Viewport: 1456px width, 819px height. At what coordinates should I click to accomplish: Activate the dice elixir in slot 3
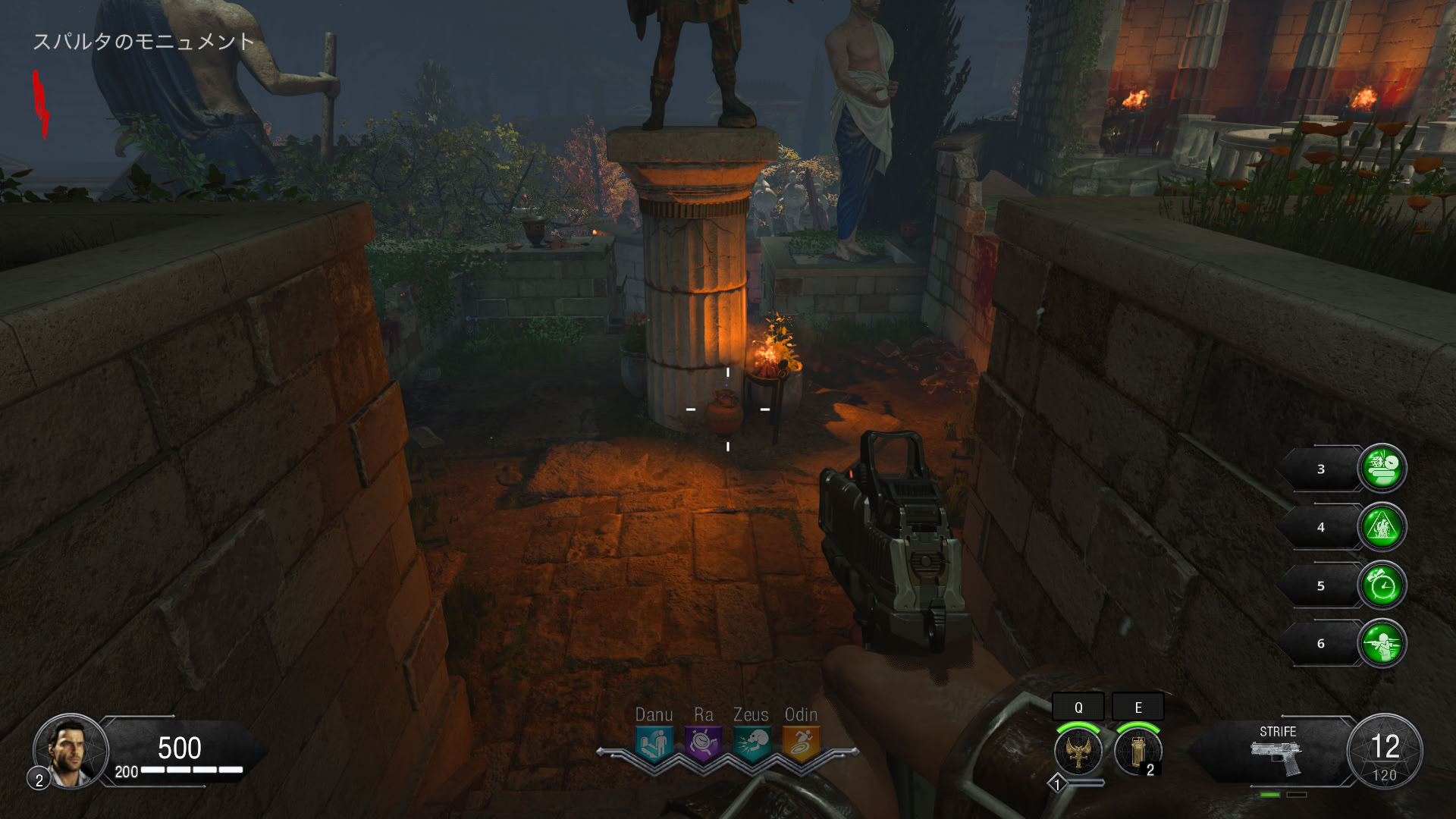(1382, 469)
